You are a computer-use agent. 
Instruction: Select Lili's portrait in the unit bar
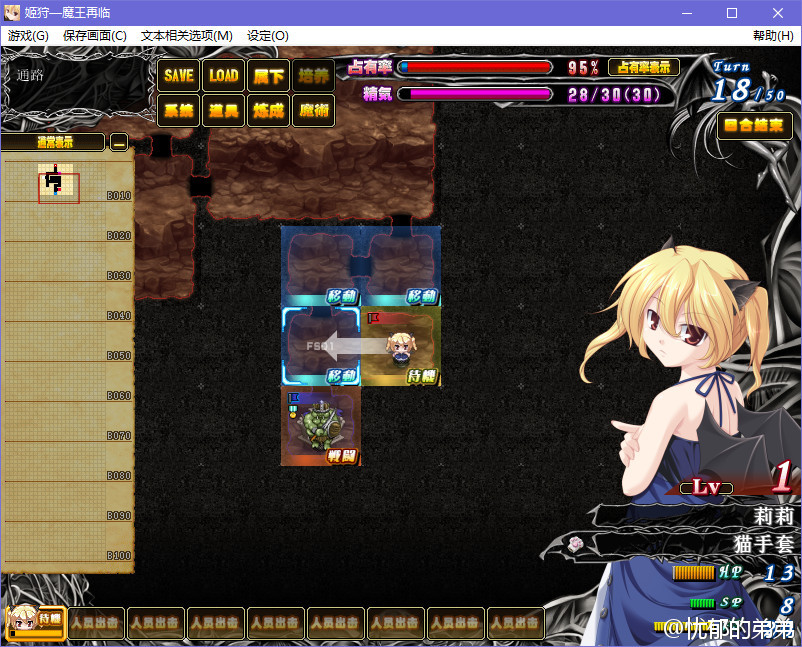(x=36, y=622)
